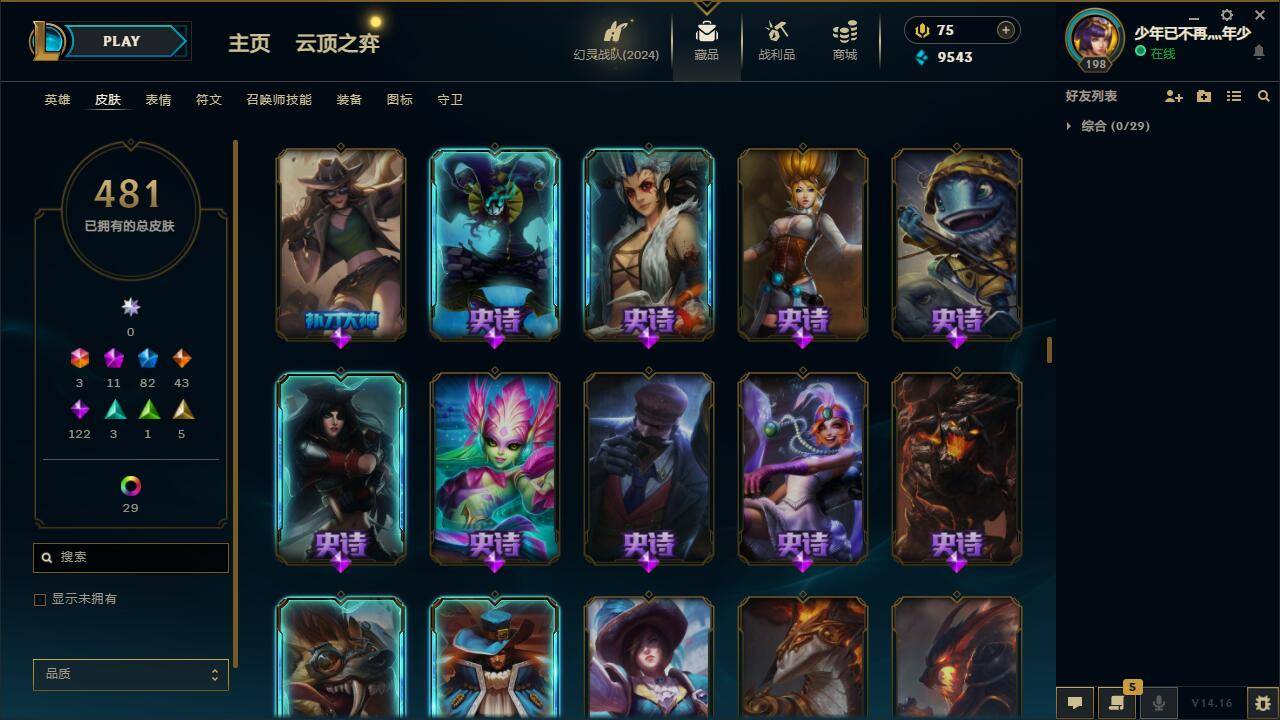Open the 品质 quality dropdown
Screen dimensions: 1280x720
(x=130, y=674)
